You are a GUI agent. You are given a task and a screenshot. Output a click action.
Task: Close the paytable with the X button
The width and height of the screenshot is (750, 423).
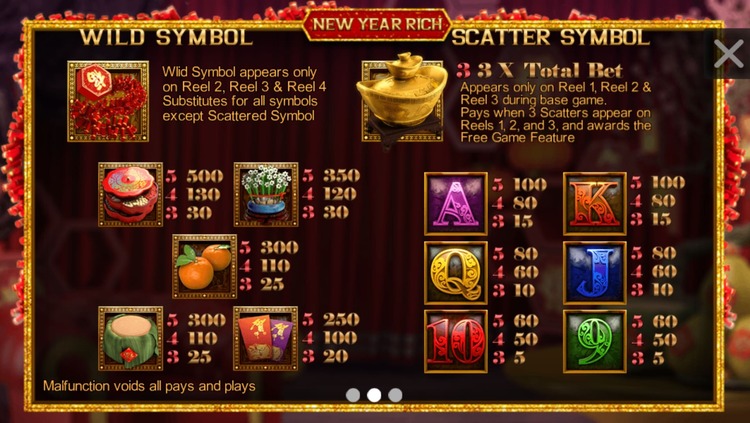(728, 54)
